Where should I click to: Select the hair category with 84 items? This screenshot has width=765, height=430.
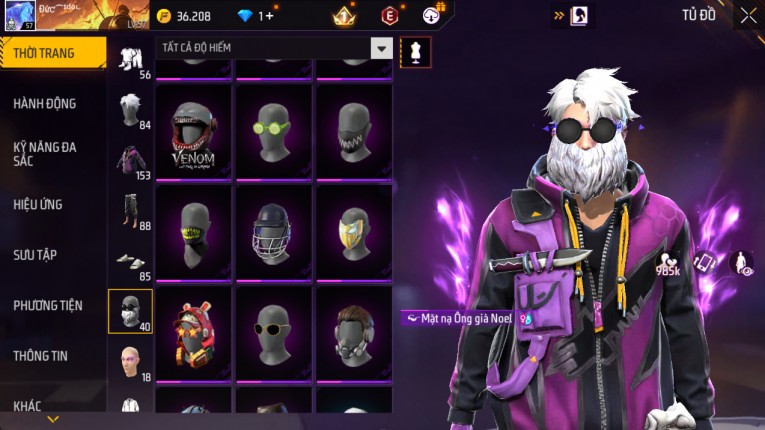(x=130, y=108)
